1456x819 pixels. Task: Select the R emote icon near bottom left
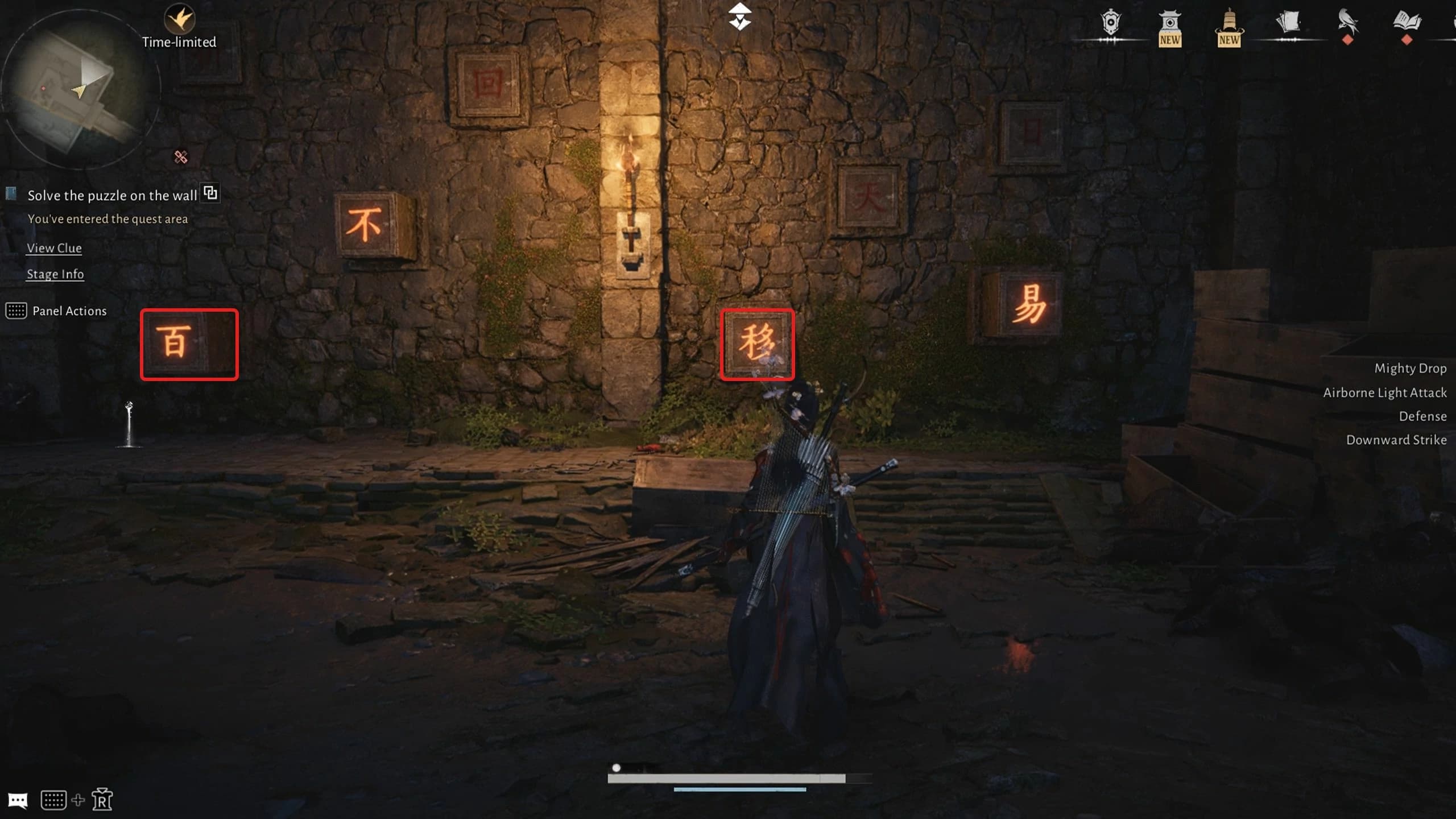[102, 800]
